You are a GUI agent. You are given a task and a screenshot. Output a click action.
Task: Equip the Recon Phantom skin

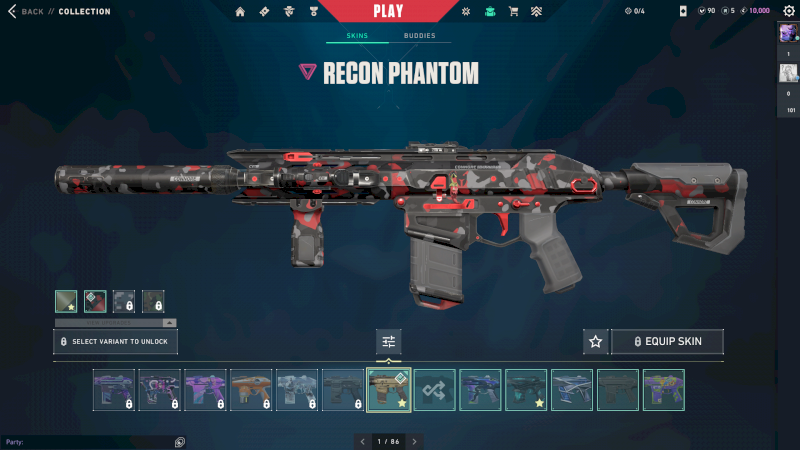[x=666, y=342]
